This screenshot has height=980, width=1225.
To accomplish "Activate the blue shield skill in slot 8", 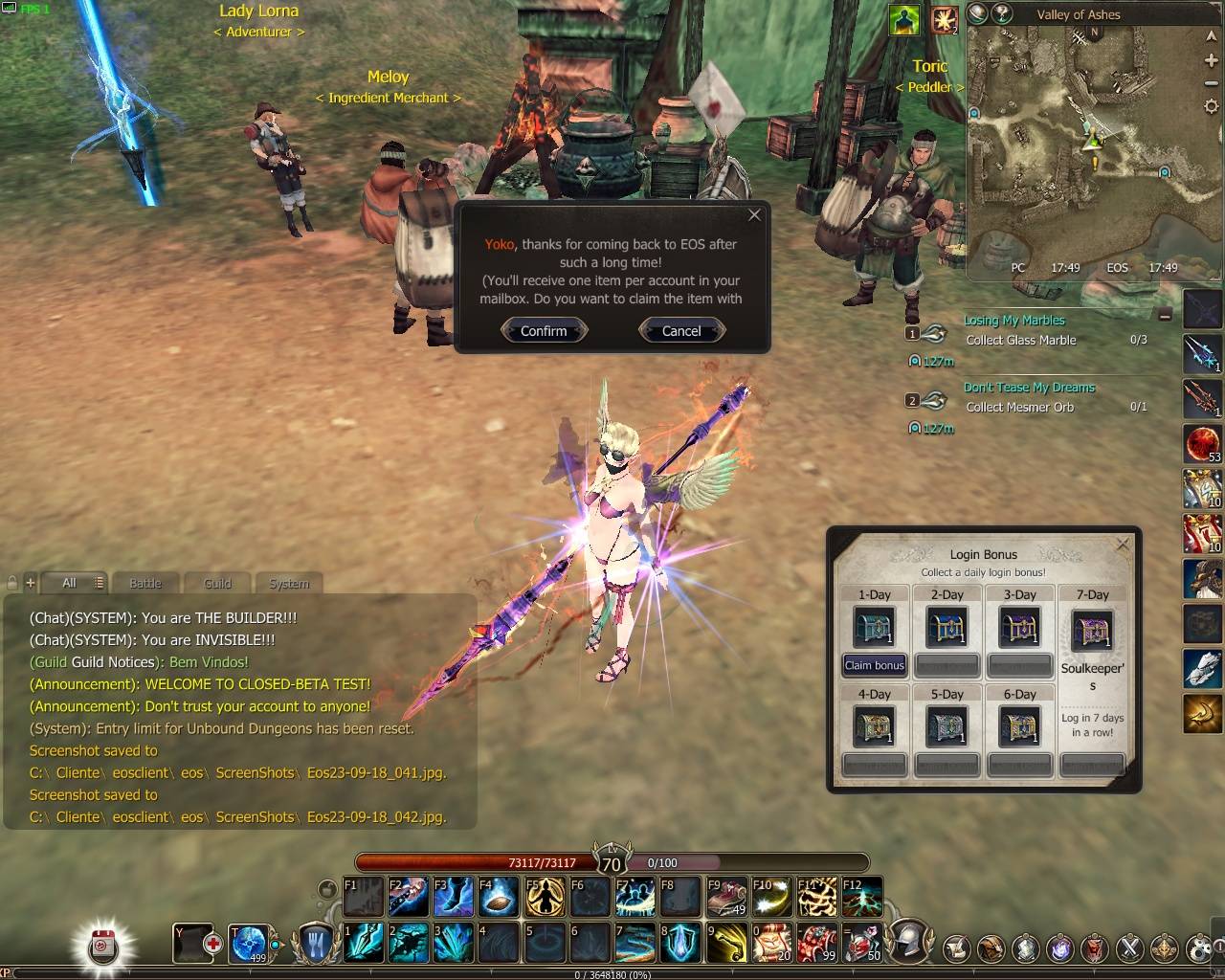I will pyautogui.click(x=679, y=943).
